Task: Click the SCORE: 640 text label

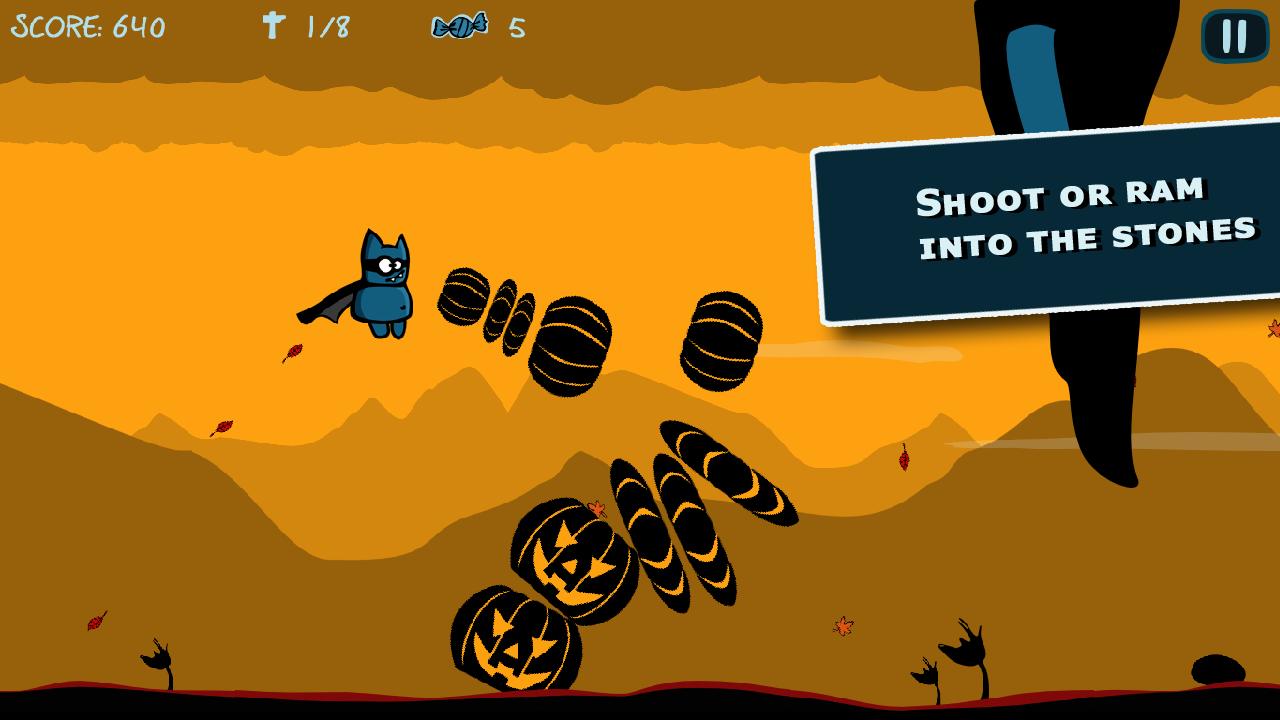Action: [x=90, y=27]
